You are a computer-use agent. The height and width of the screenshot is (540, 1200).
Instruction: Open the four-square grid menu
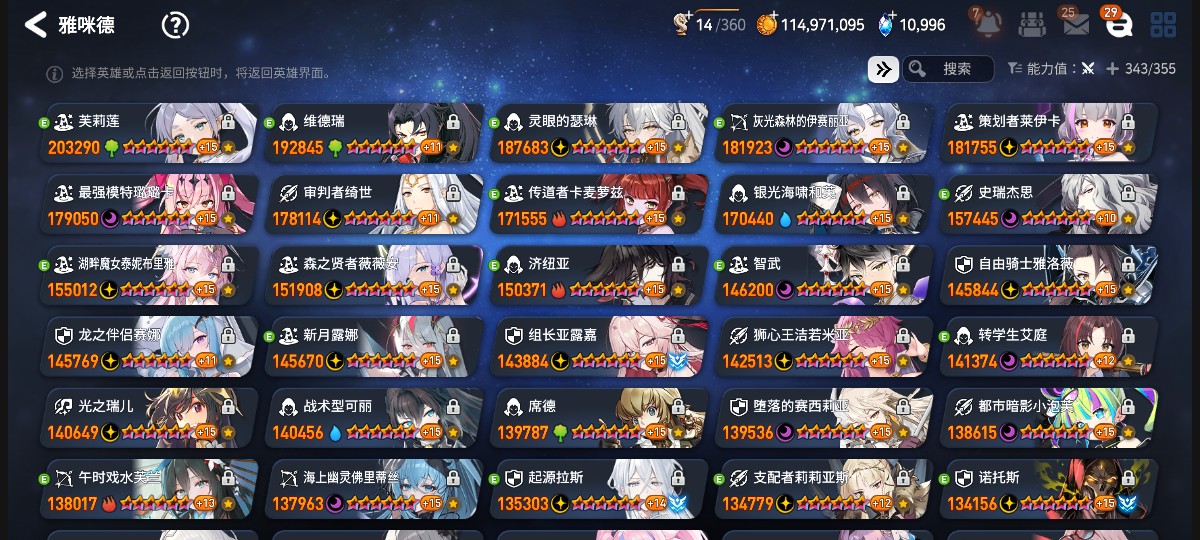pyautogui.click(x=1163, y=25)
